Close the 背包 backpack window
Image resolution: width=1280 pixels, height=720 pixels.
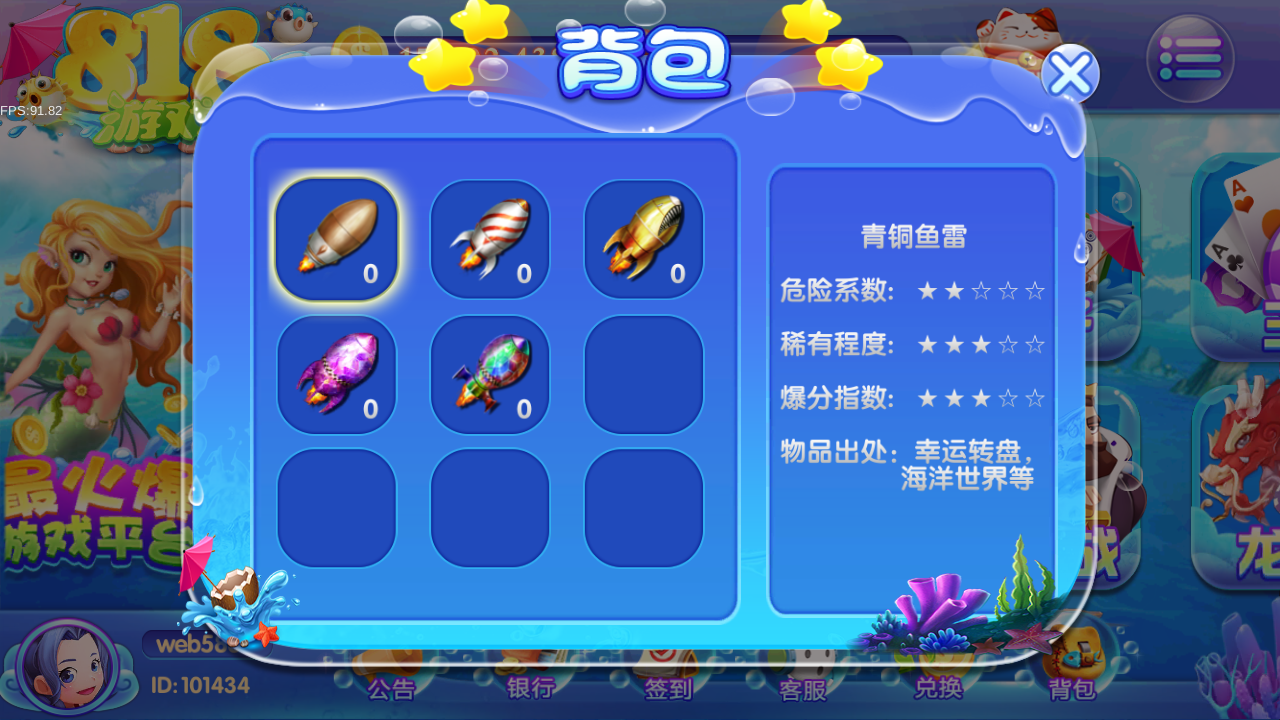pyautogui.click(x=1070, y=73)
